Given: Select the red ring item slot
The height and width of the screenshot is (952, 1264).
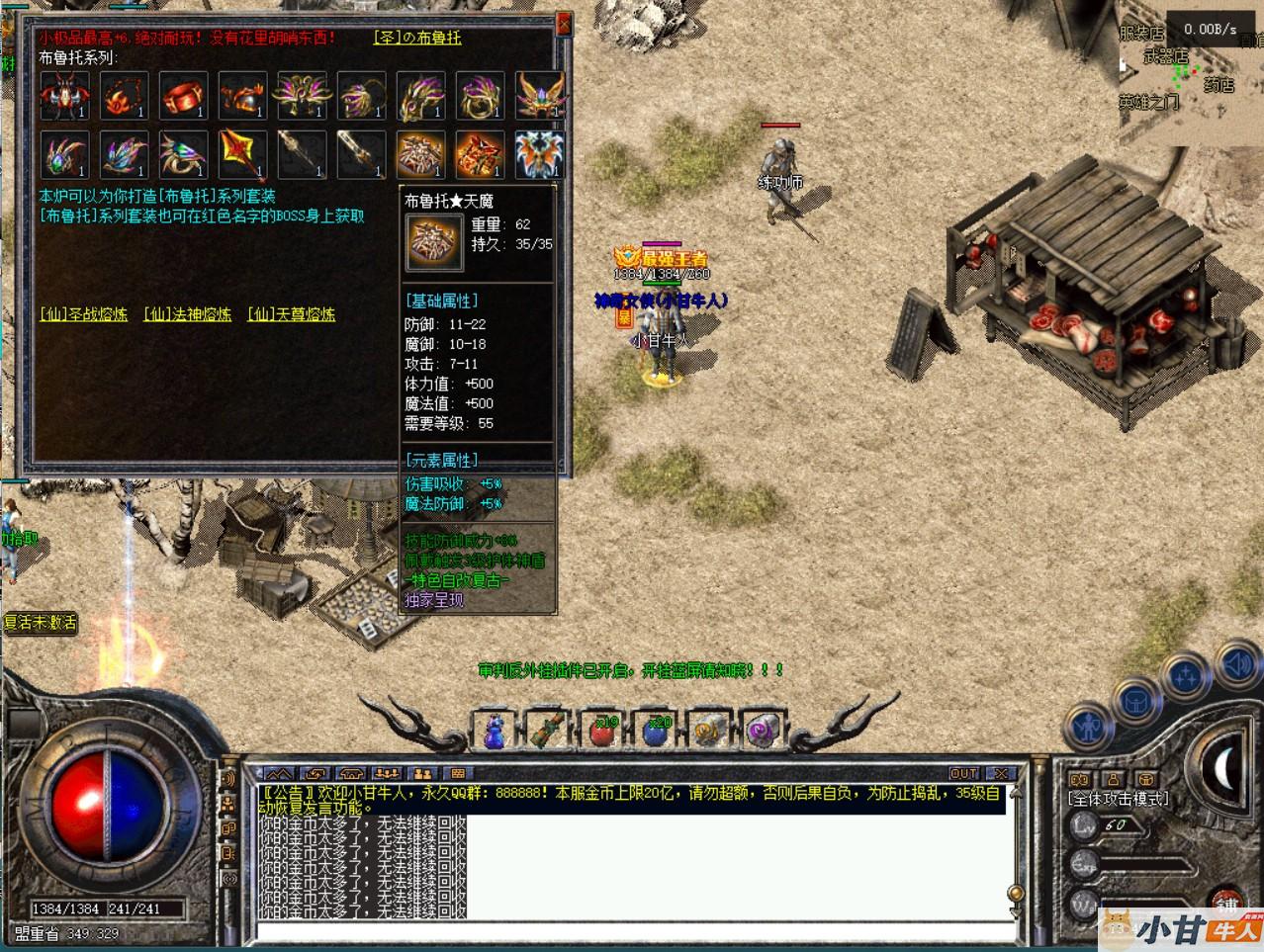Looking at the screenshot, I should (183, 97).
